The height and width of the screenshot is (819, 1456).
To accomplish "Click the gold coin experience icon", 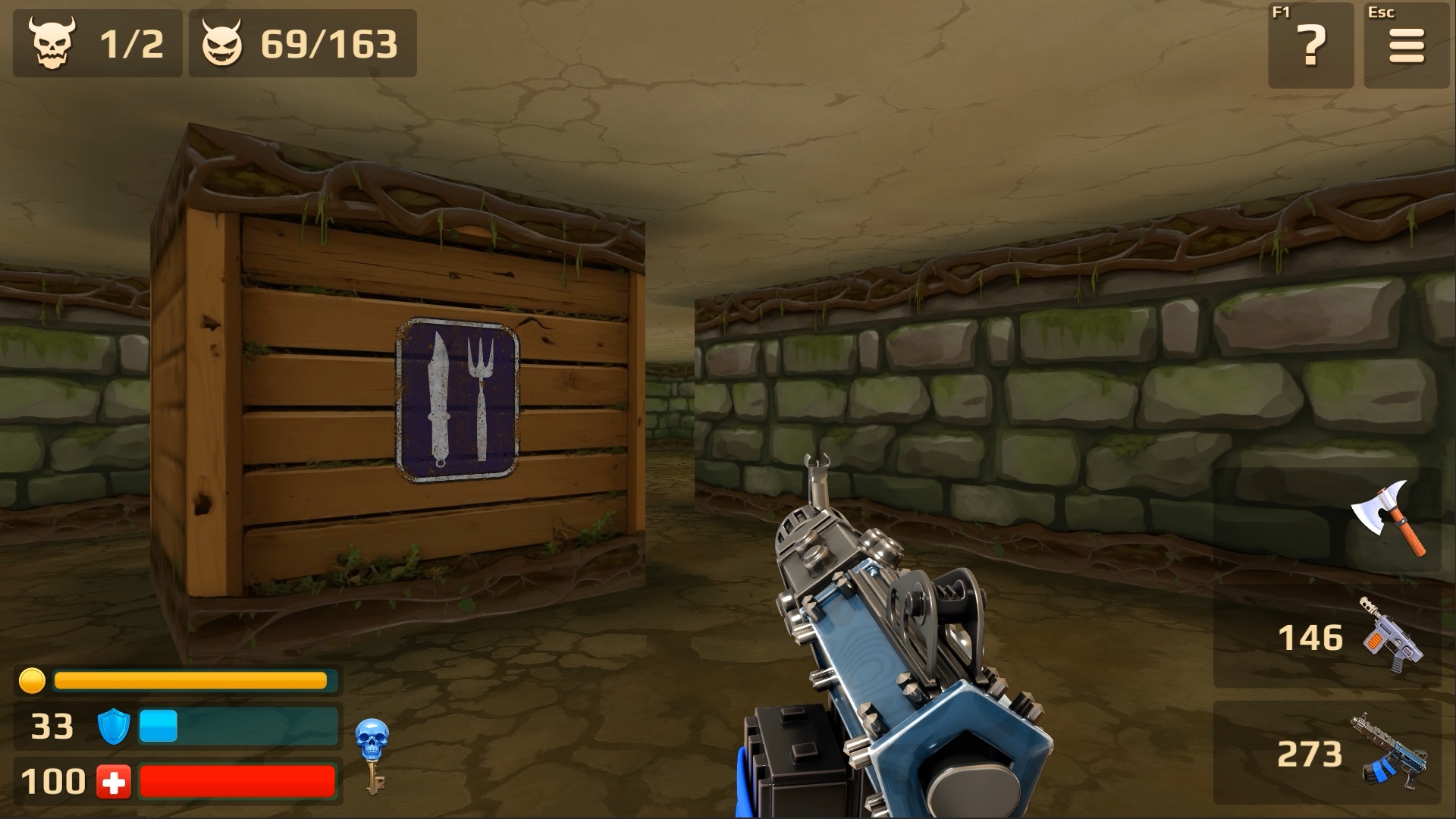I will (x=32, y=681).
